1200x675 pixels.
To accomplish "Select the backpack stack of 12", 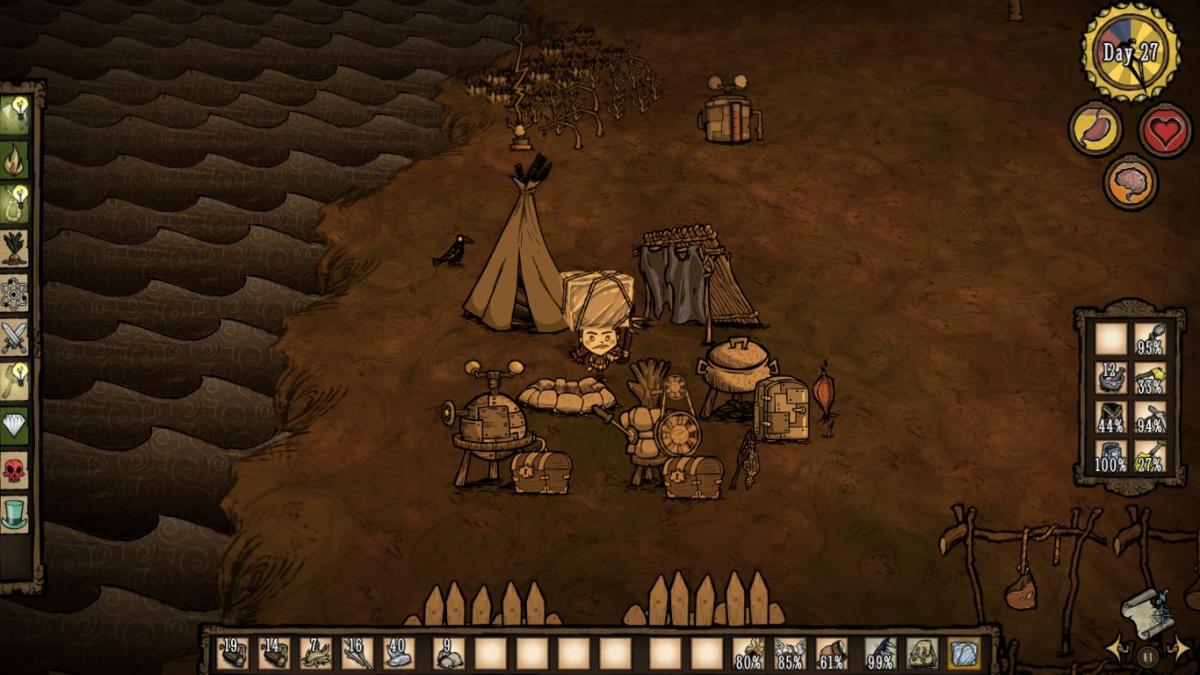I will [x=1111, y=378].
